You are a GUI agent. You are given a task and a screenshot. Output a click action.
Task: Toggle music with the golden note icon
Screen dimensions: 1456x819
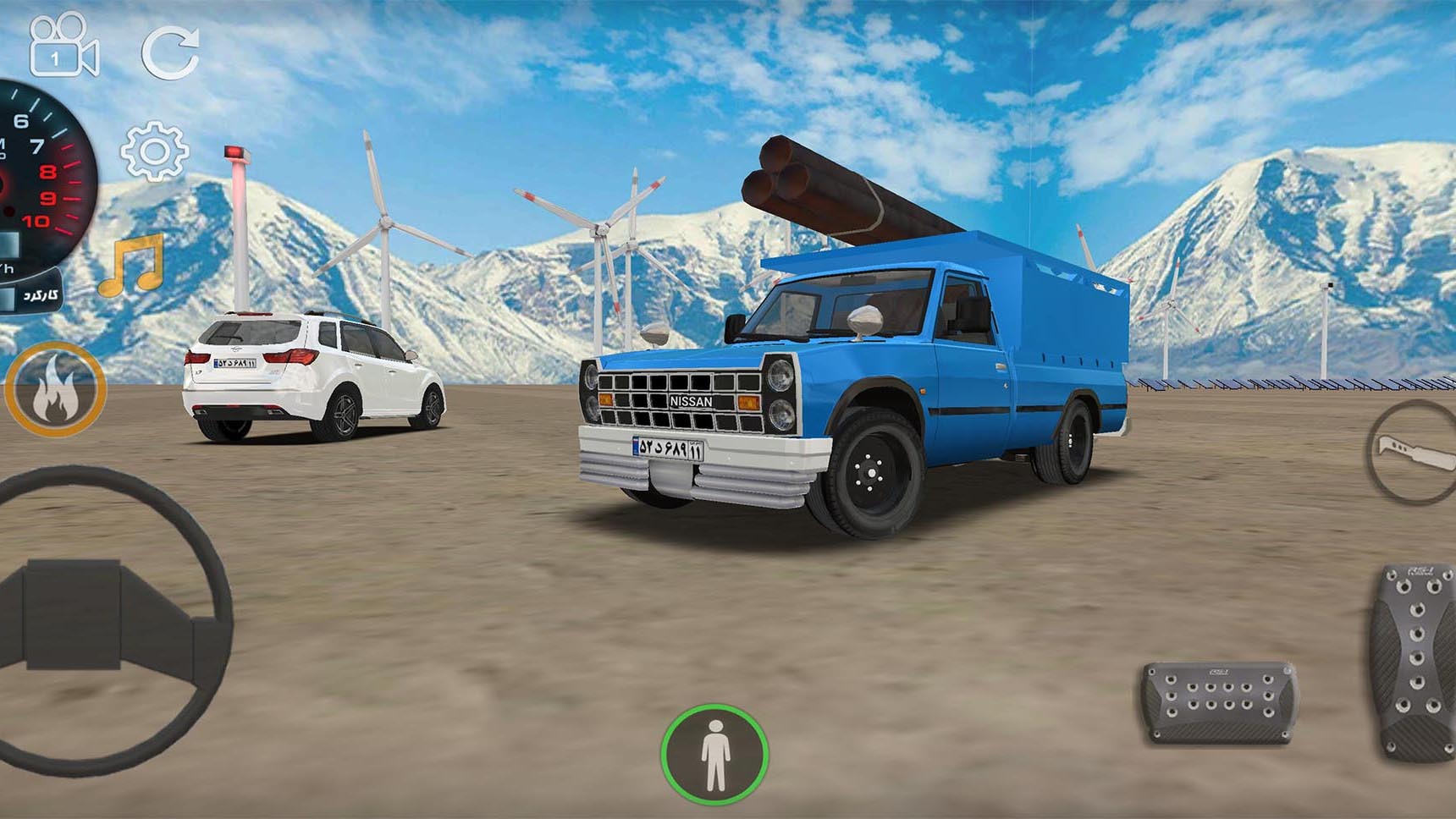[133, 266]
